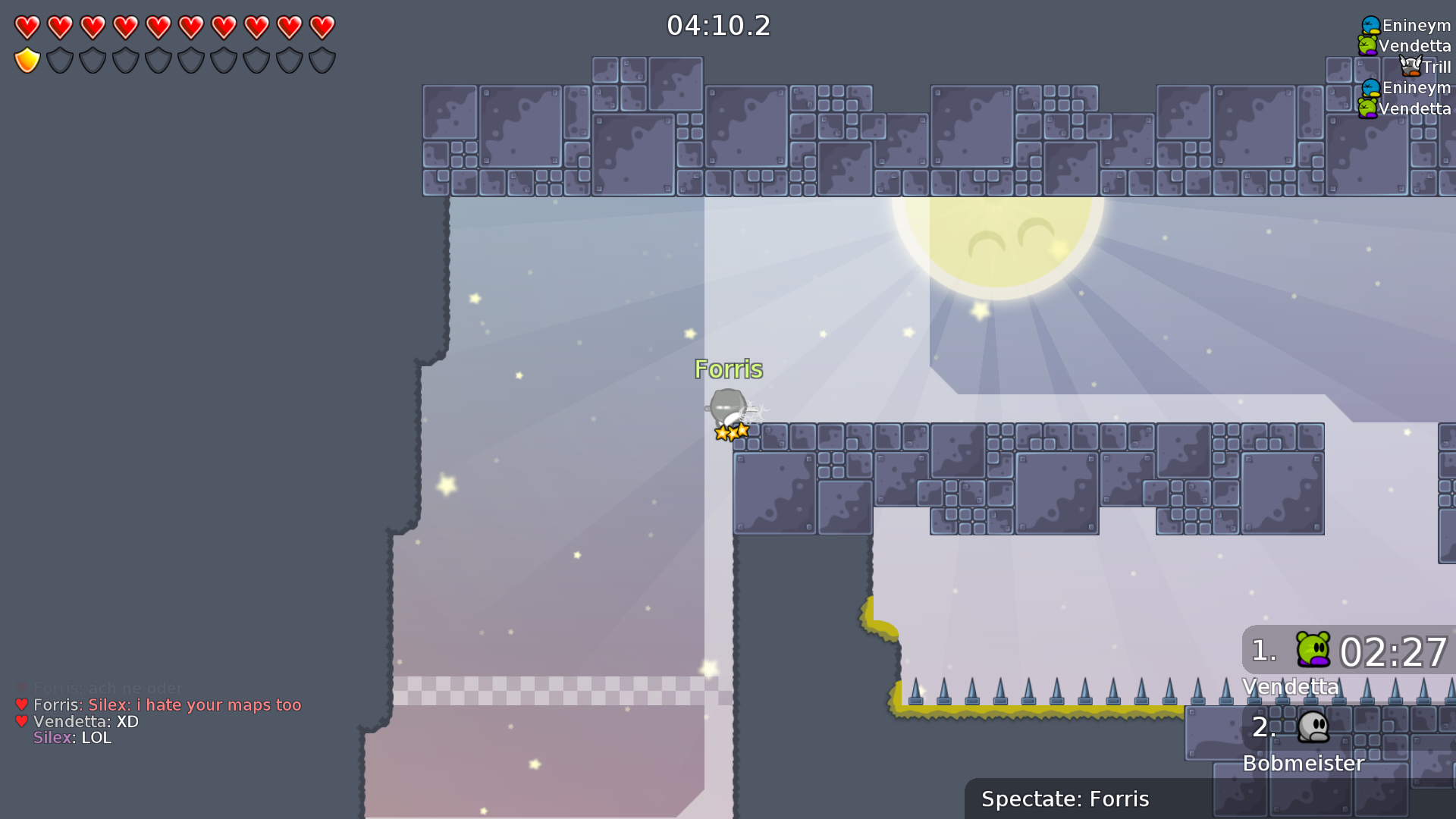Click Vendetta's XD chat message
The image size is (1456, 819).
[x=86, y=722]
